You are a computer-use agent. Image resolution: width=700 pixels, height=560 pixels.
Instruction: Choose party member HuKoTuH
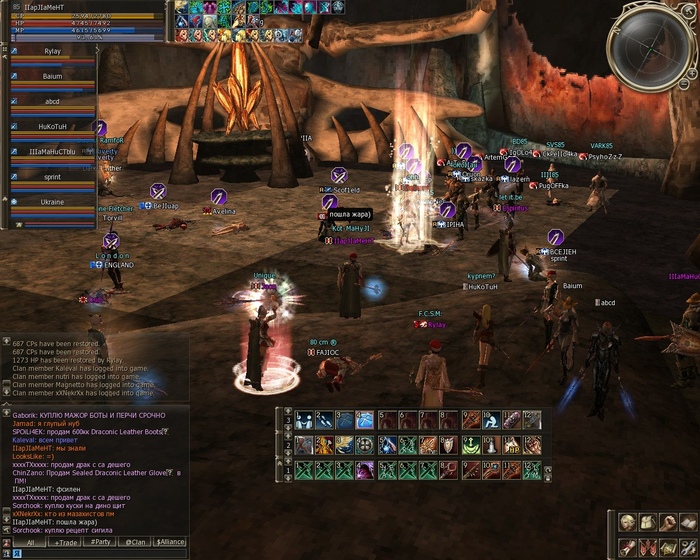click(x=52, y=126)
